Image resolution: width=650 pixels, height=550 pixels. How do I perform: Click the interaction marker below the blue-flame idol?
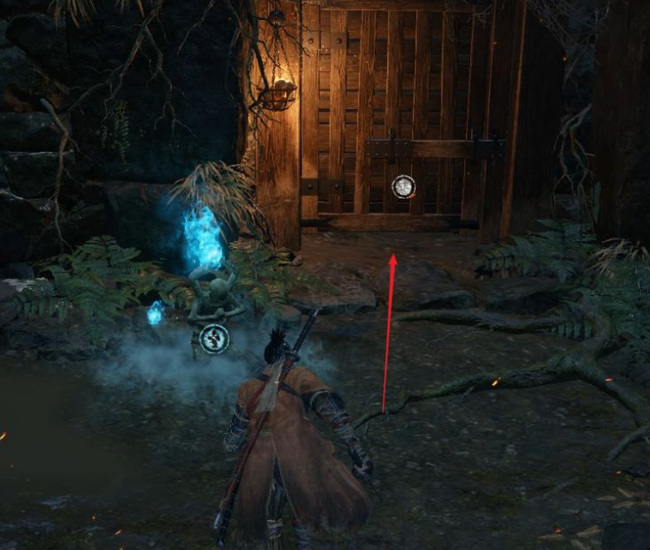coord(213,339)
